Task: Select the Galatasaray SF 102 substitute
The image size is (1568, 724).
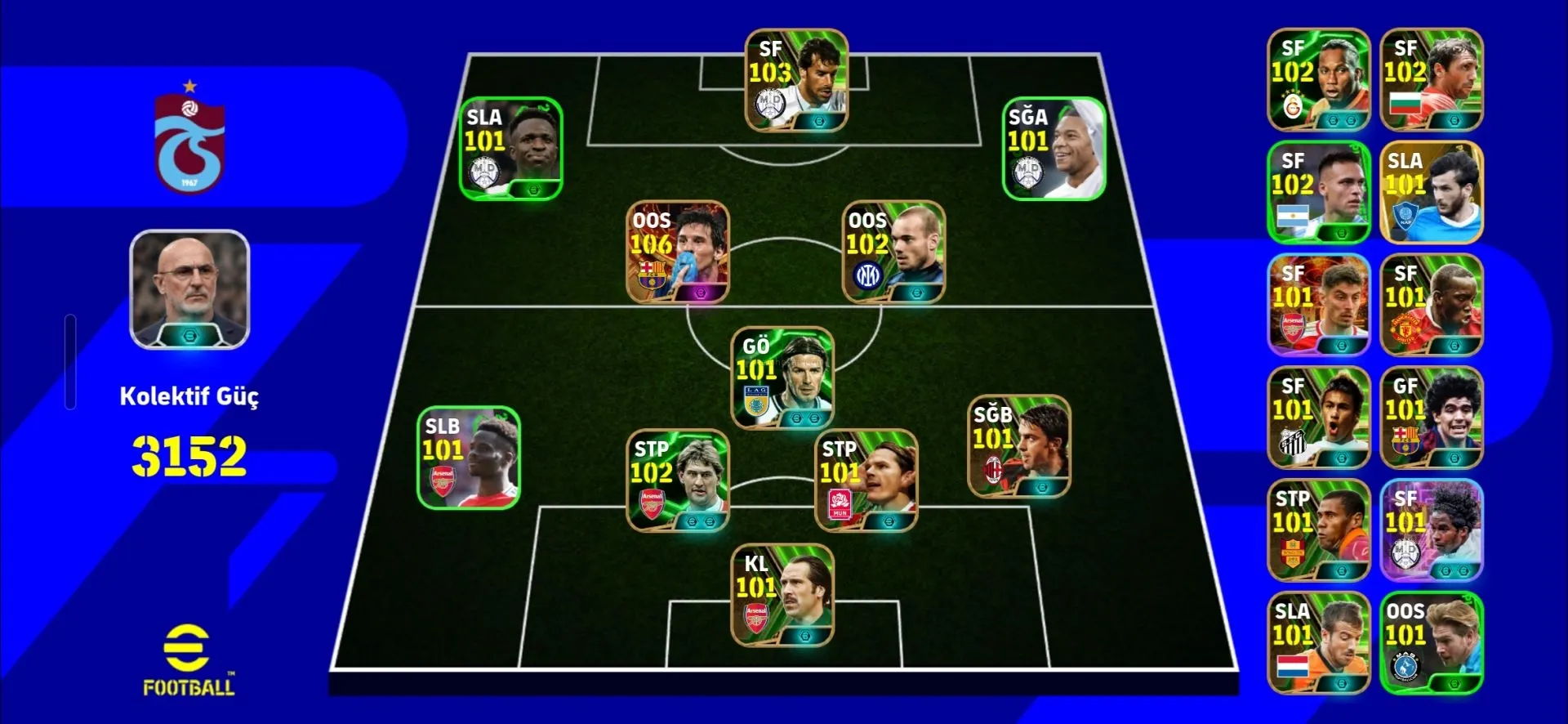Action: click(1318, 80)
